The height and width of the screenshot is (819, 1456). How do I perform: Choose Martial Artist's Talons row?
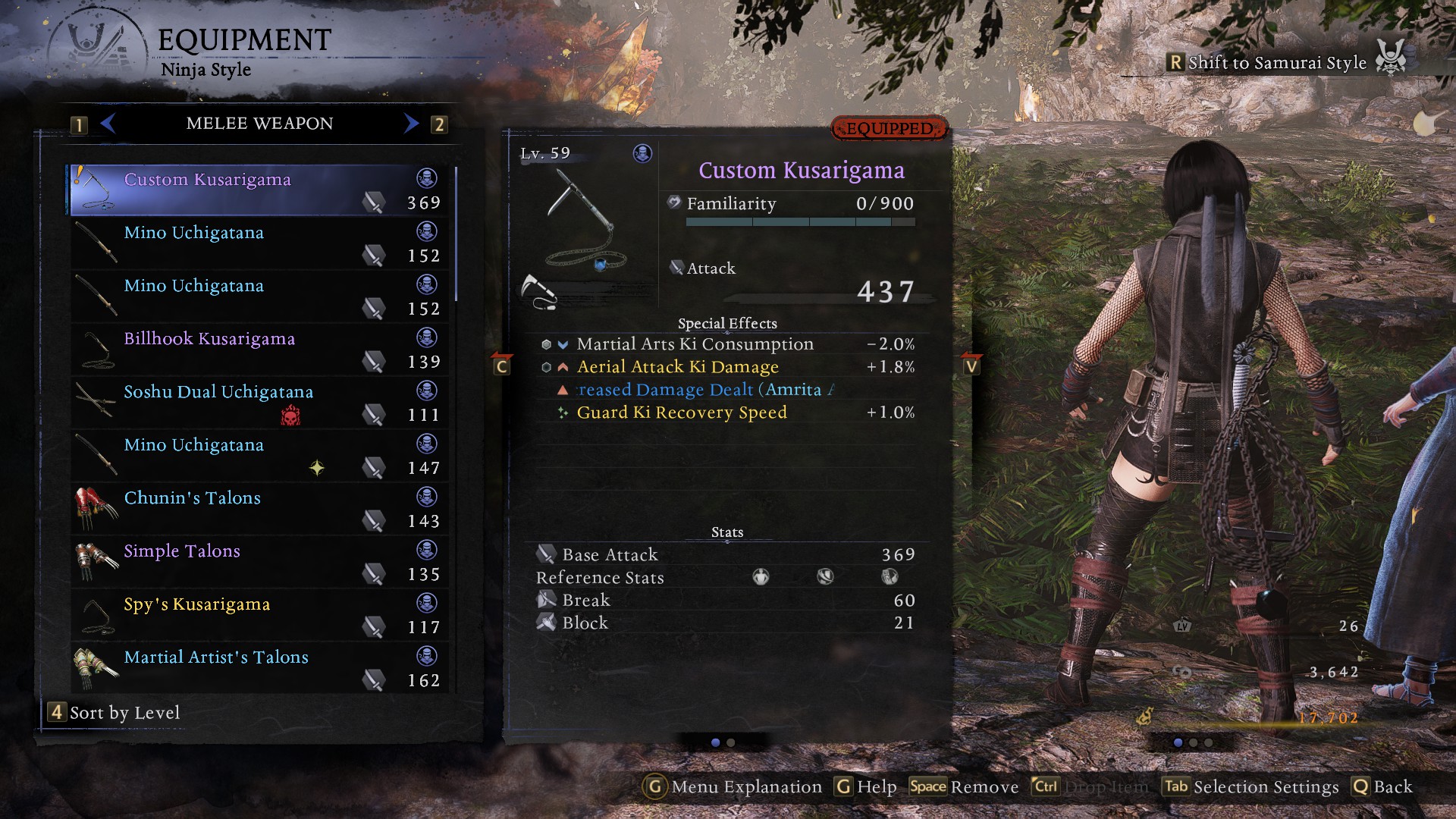258,668
